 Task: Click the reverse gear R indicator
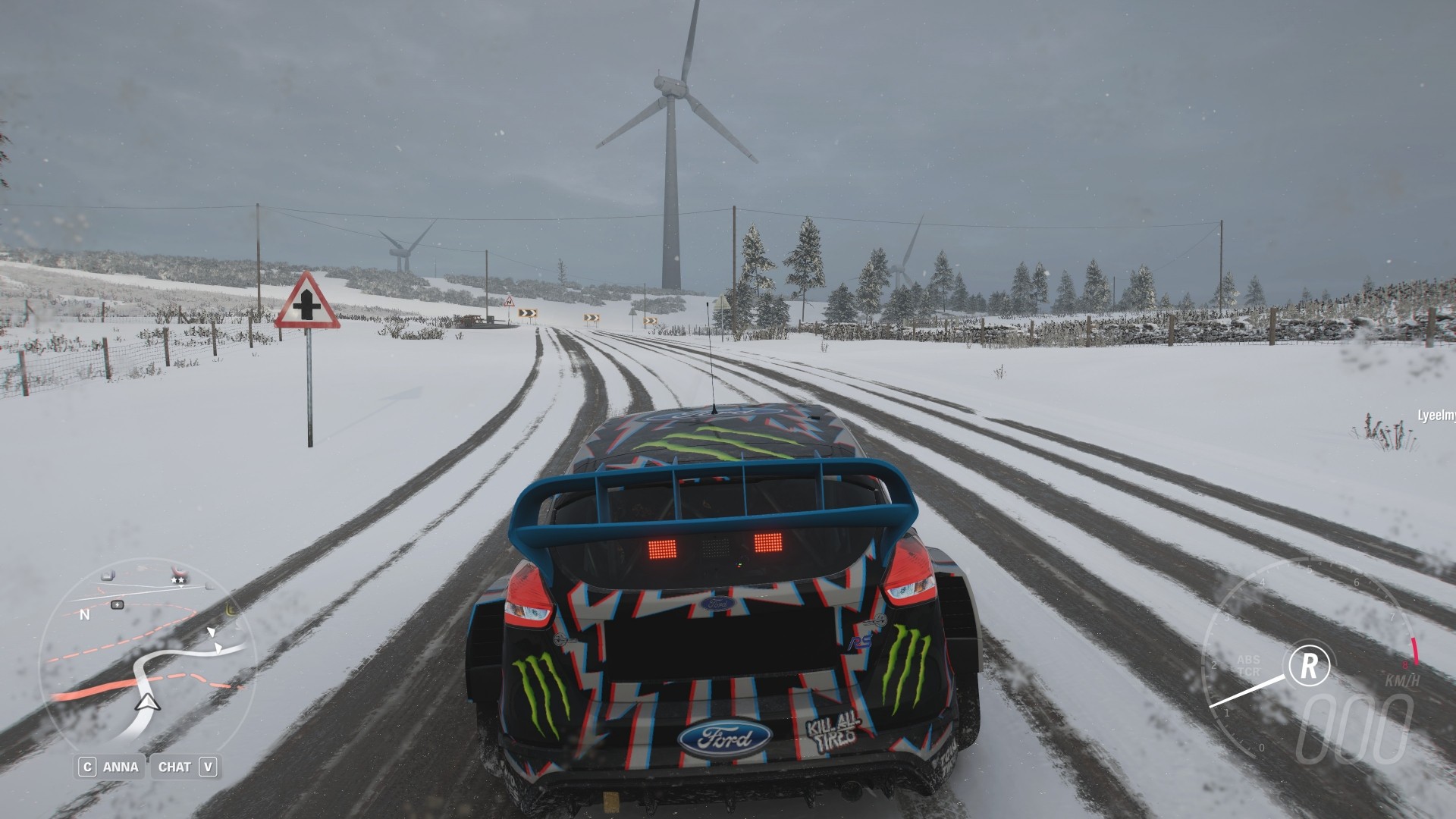click(1308, 664)
